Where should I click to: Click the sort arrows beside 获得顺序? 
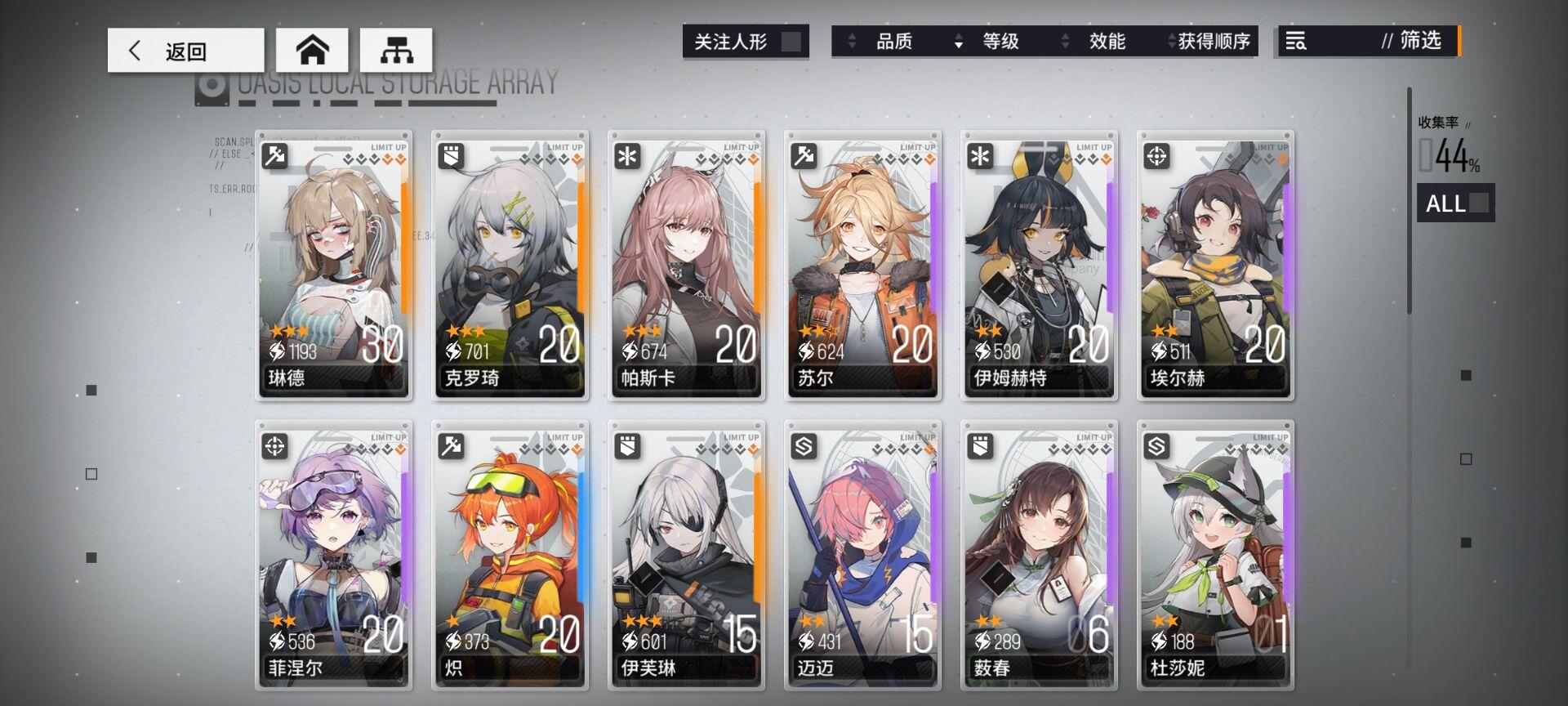click(1171, 42)
